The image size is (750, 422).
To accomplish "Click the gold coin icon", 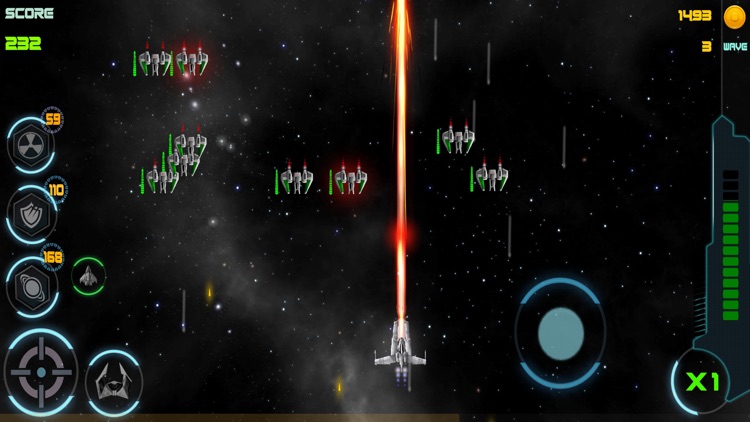I will click(735, 16).
